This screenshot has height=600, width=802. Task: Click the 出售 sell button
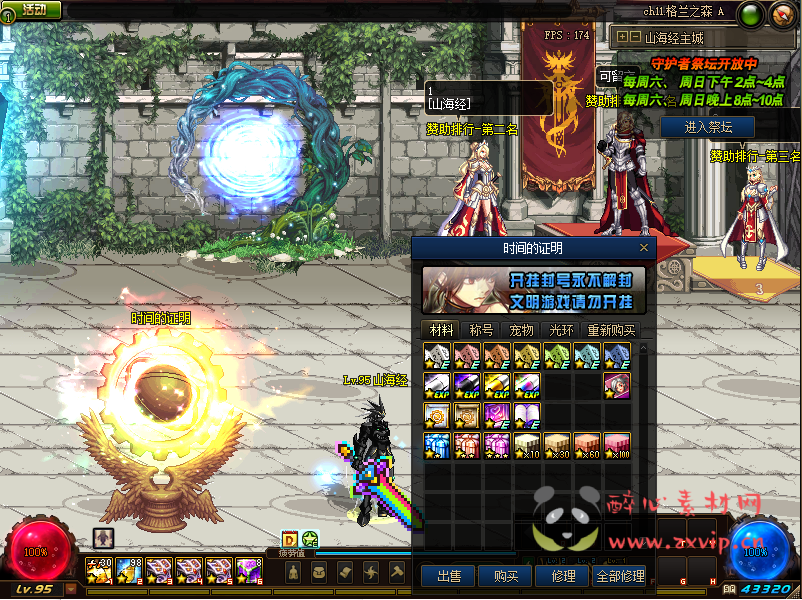click(x=441, y=576)
